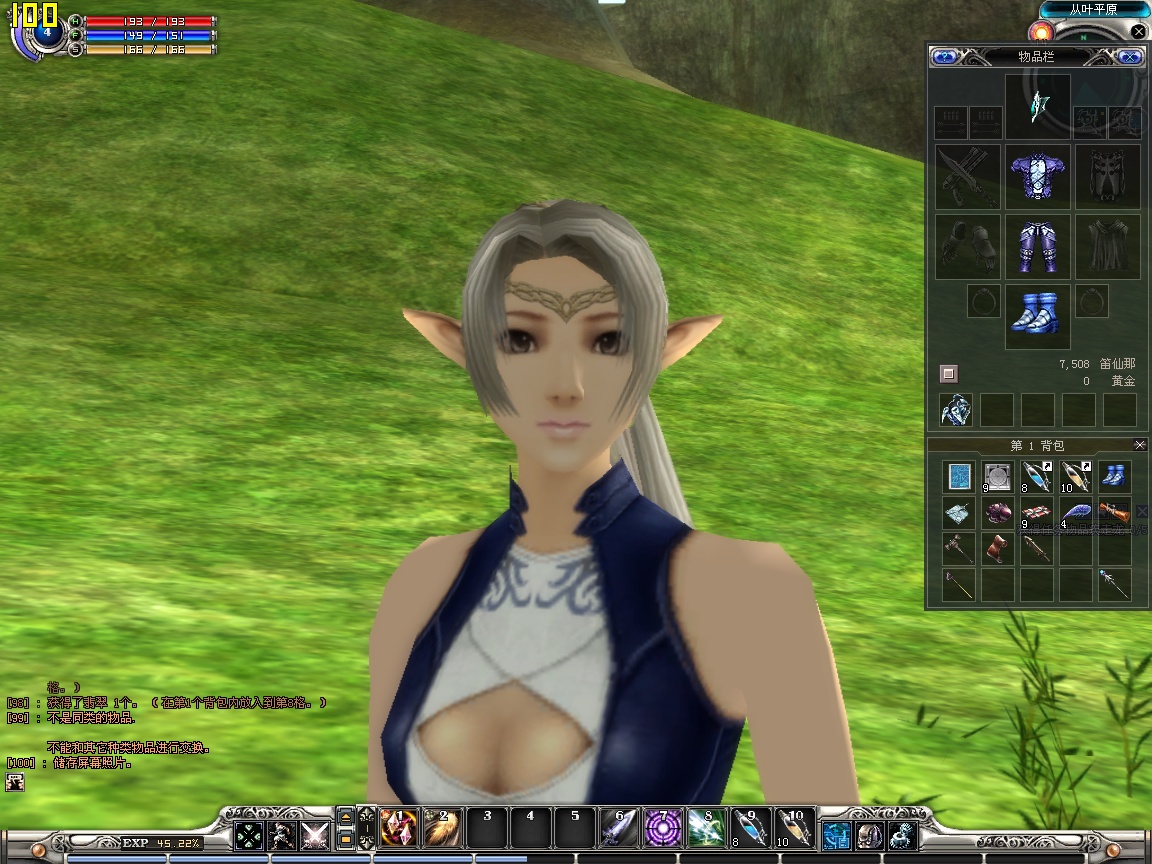1152x864 pixels.
Task: Activate hotbar skill 7 purple target
Action: coord(662,828)
